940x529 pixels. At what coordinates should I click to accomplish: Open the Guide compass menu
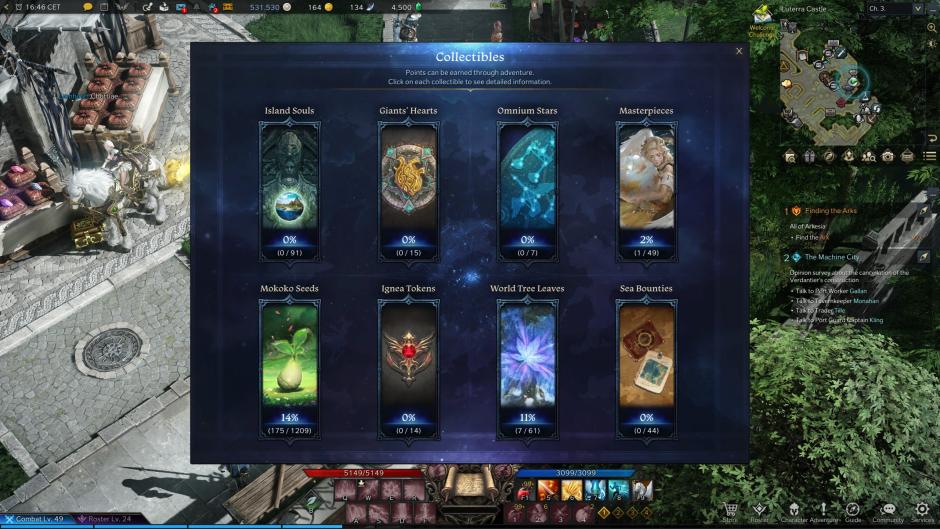853,512
